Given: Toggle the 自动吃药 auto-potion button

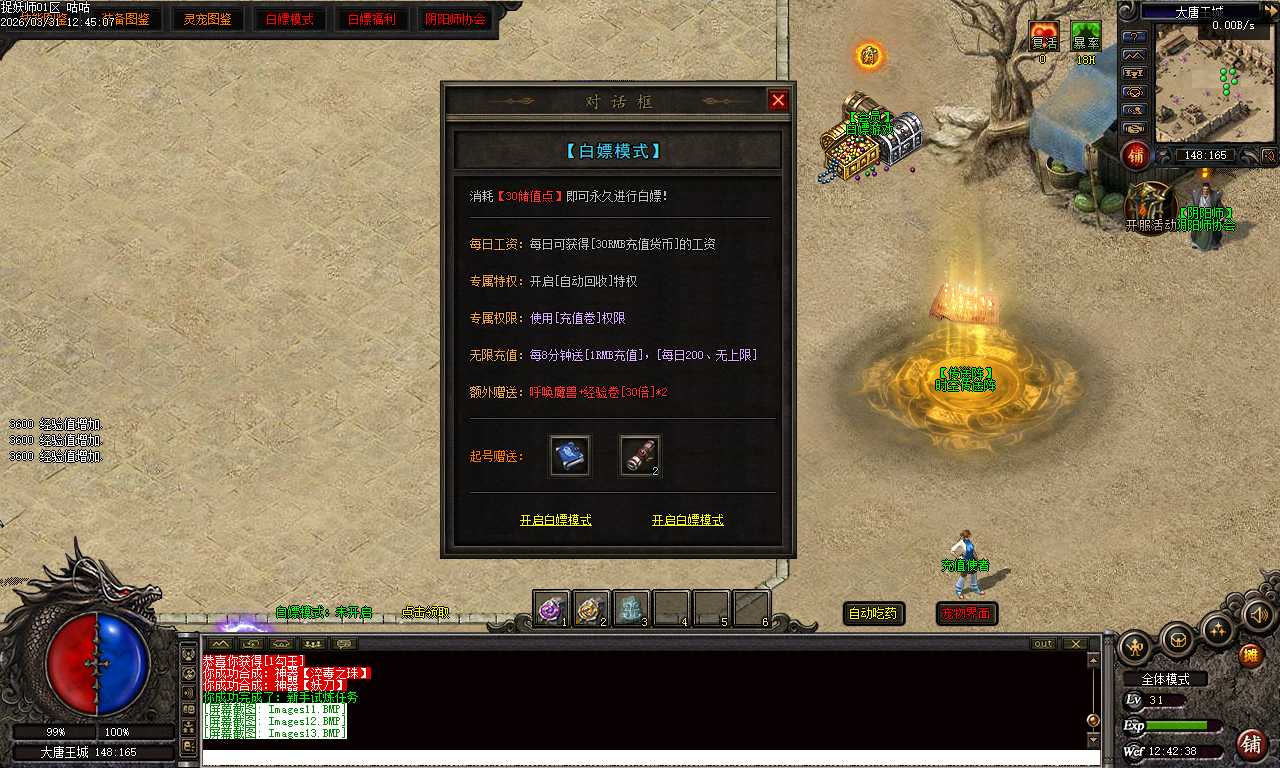Looking at the screenshot, I should click(x=874, y=614).
